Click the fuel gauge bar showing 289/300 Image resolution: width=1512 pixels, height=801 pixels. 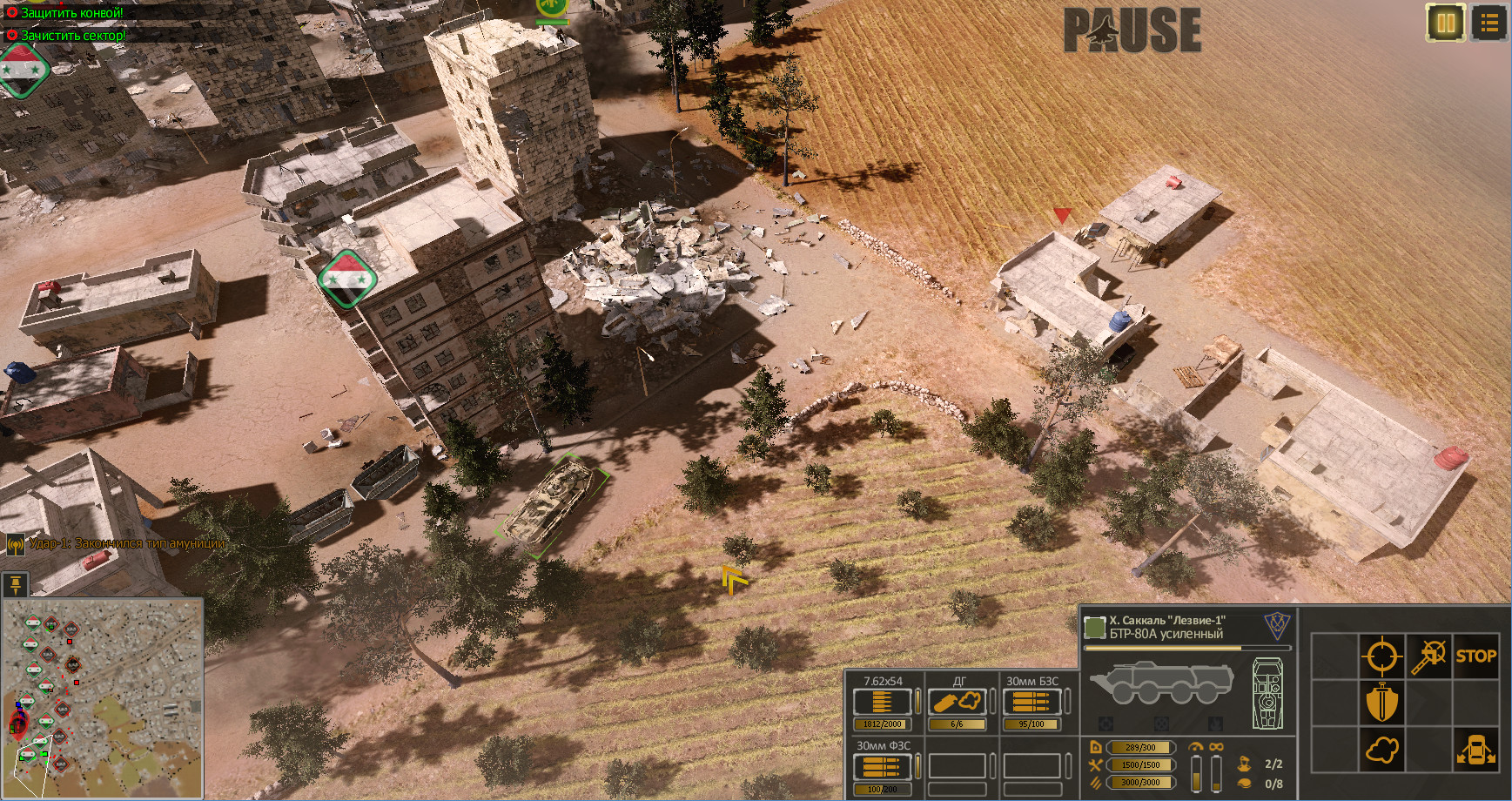point(1140,747)
